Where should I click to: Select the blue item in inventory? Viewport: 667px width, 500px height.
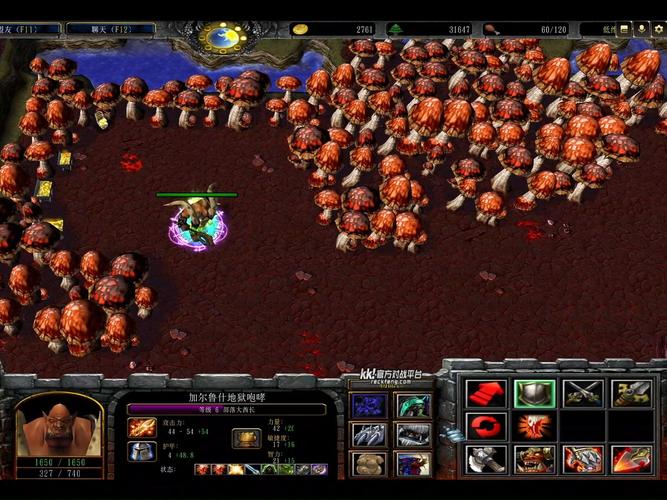368,405
